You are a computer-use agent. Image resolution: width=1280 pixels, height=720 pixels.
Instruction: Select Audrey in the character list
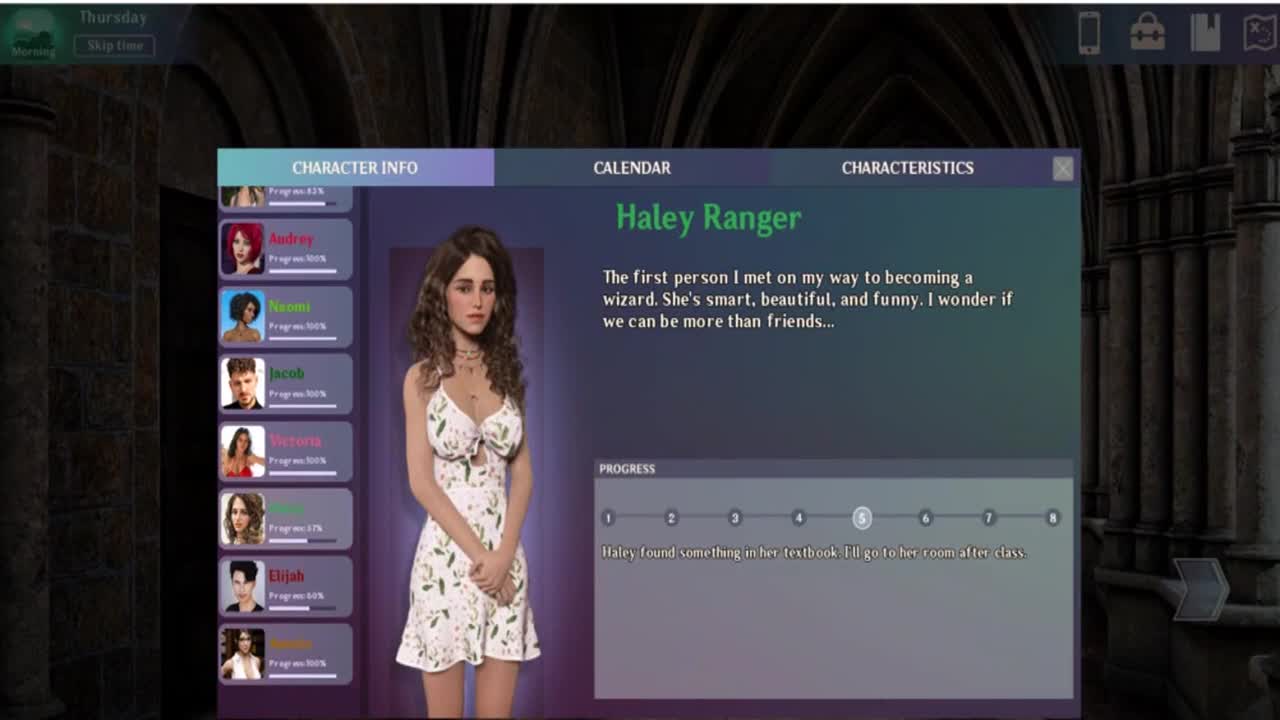pos(286,249)
